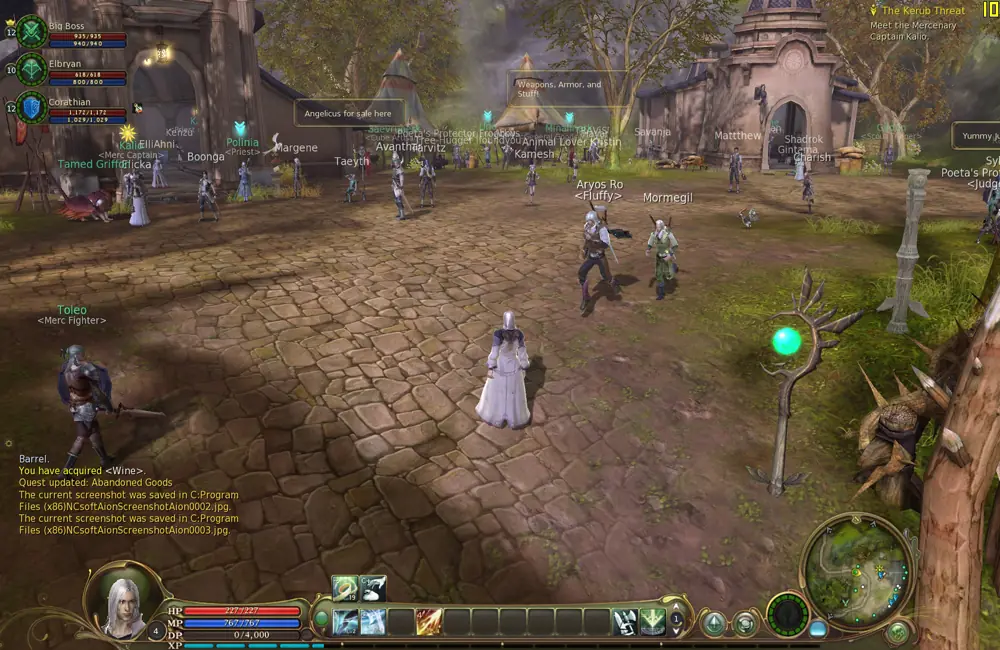Click the round green compass dial
This screenshot has height=650, width=1000.
click(x=787, y=613)
